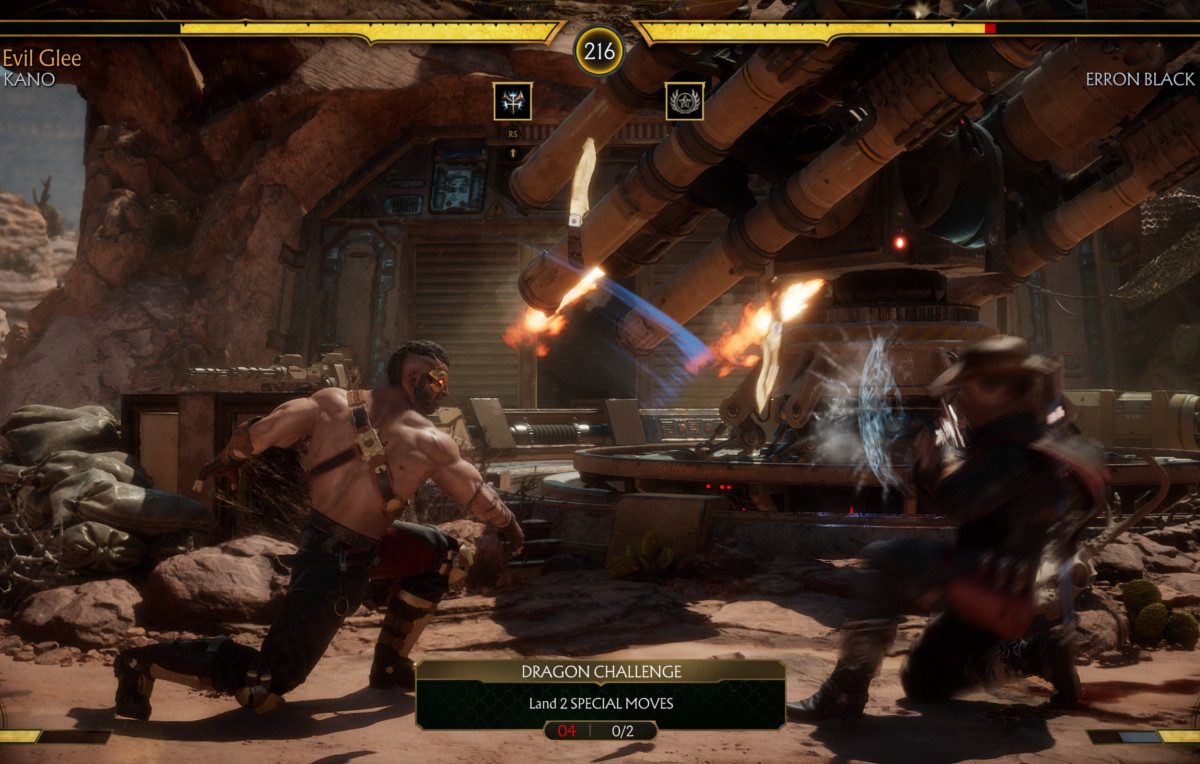Select the star-and-laurel emblem konsumable icon
Viewport: 1200px width, 764px height.
(684, 101)
